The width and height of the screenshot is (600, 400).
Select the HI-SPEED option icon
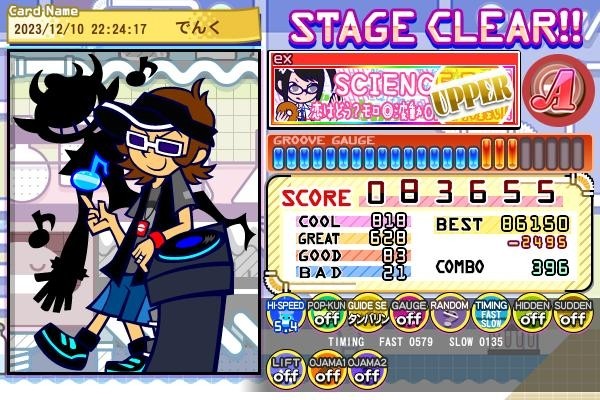pos(285,318)
